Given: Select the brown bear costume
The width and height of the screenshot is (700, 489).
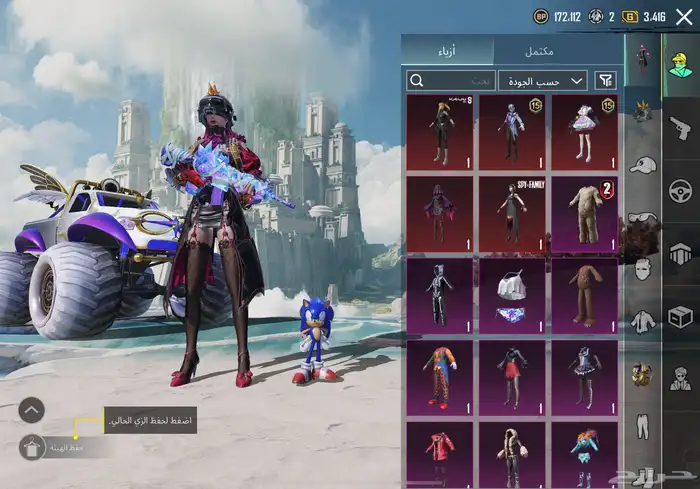Looking at the screenshot, I should (x=584, y=296).
